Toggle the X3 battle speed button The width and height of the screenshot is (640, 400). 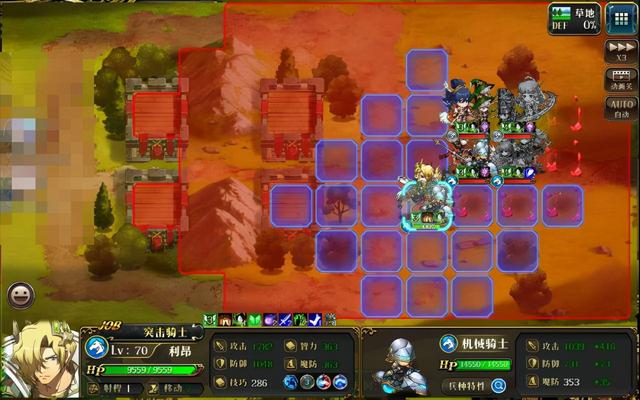click(x=620, y=50)
